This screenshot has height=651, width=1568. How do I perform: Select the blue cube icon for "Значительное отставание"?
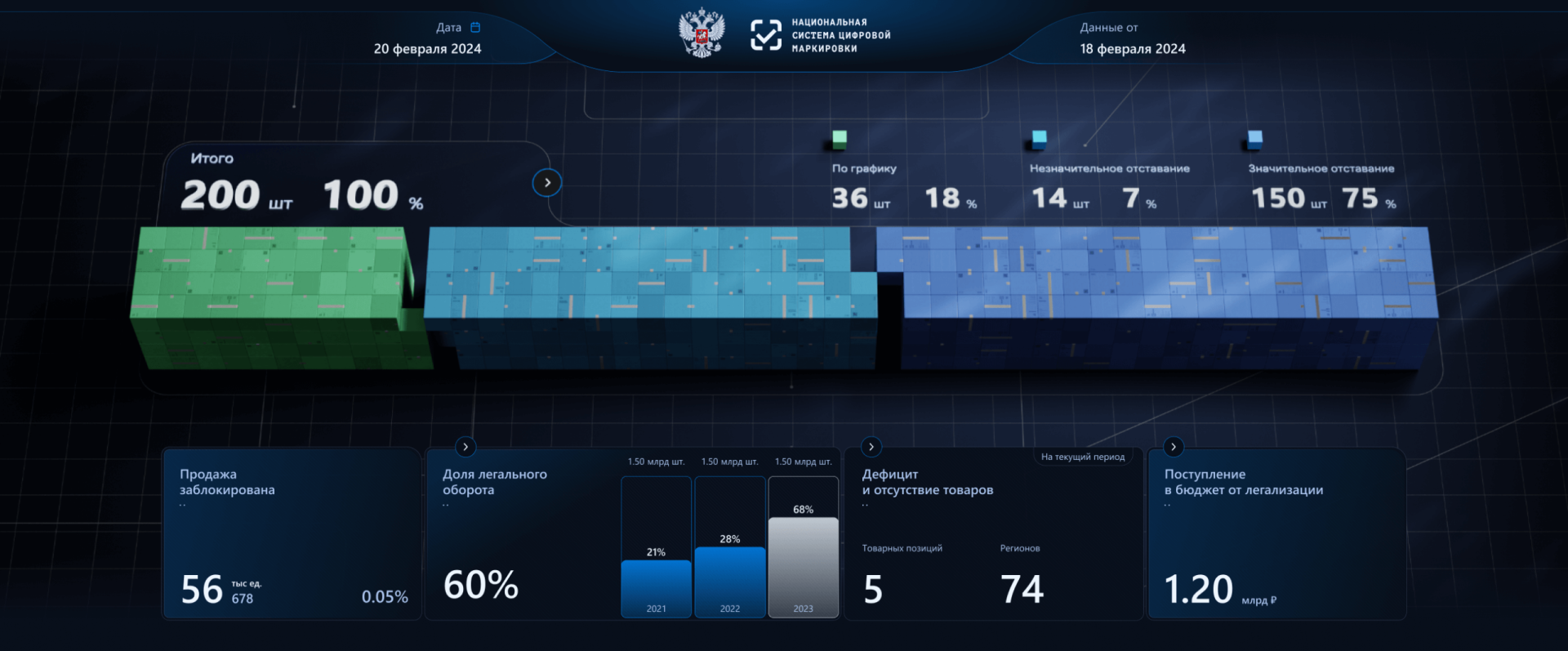[x=1254, y=140]
